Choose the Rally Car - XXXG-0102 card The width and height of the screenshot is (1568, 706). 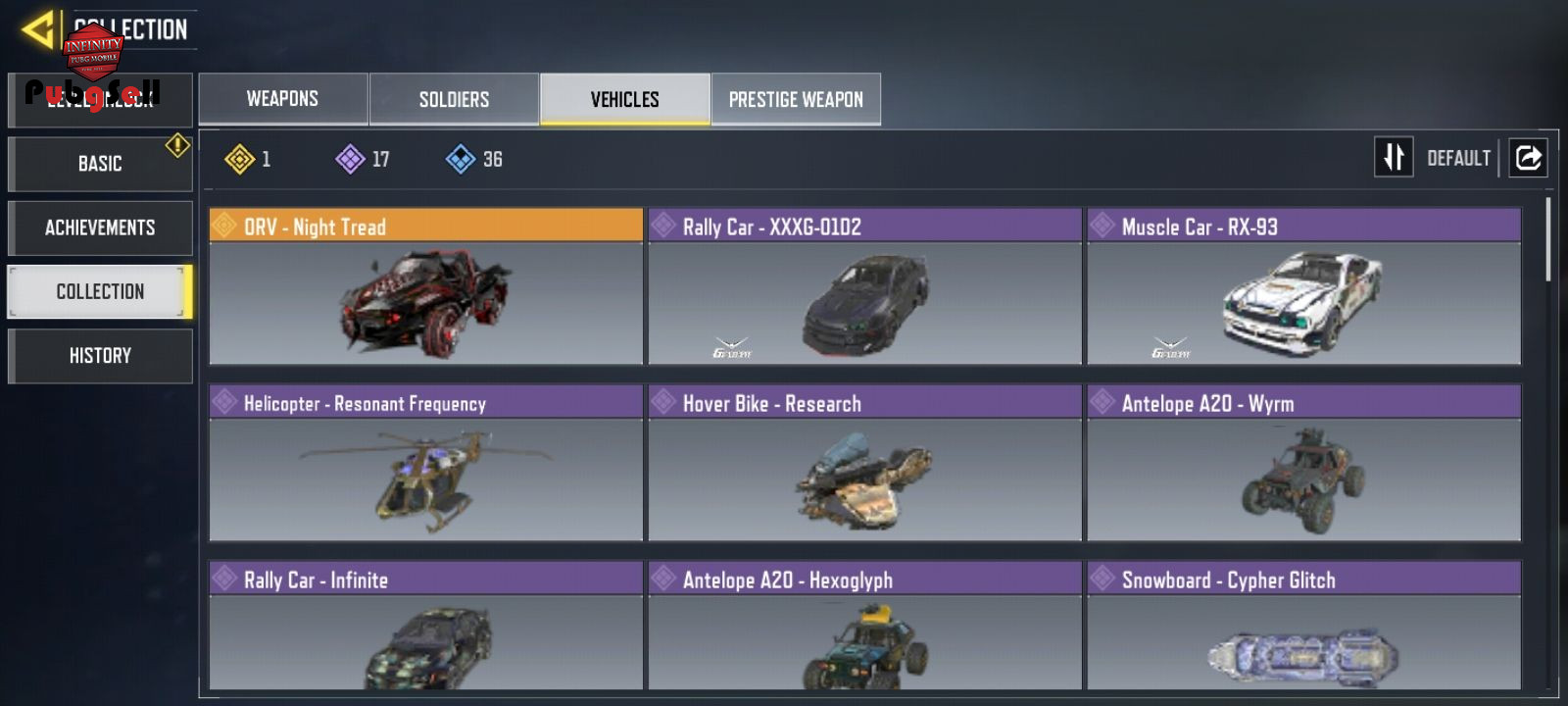click(864, 286)
